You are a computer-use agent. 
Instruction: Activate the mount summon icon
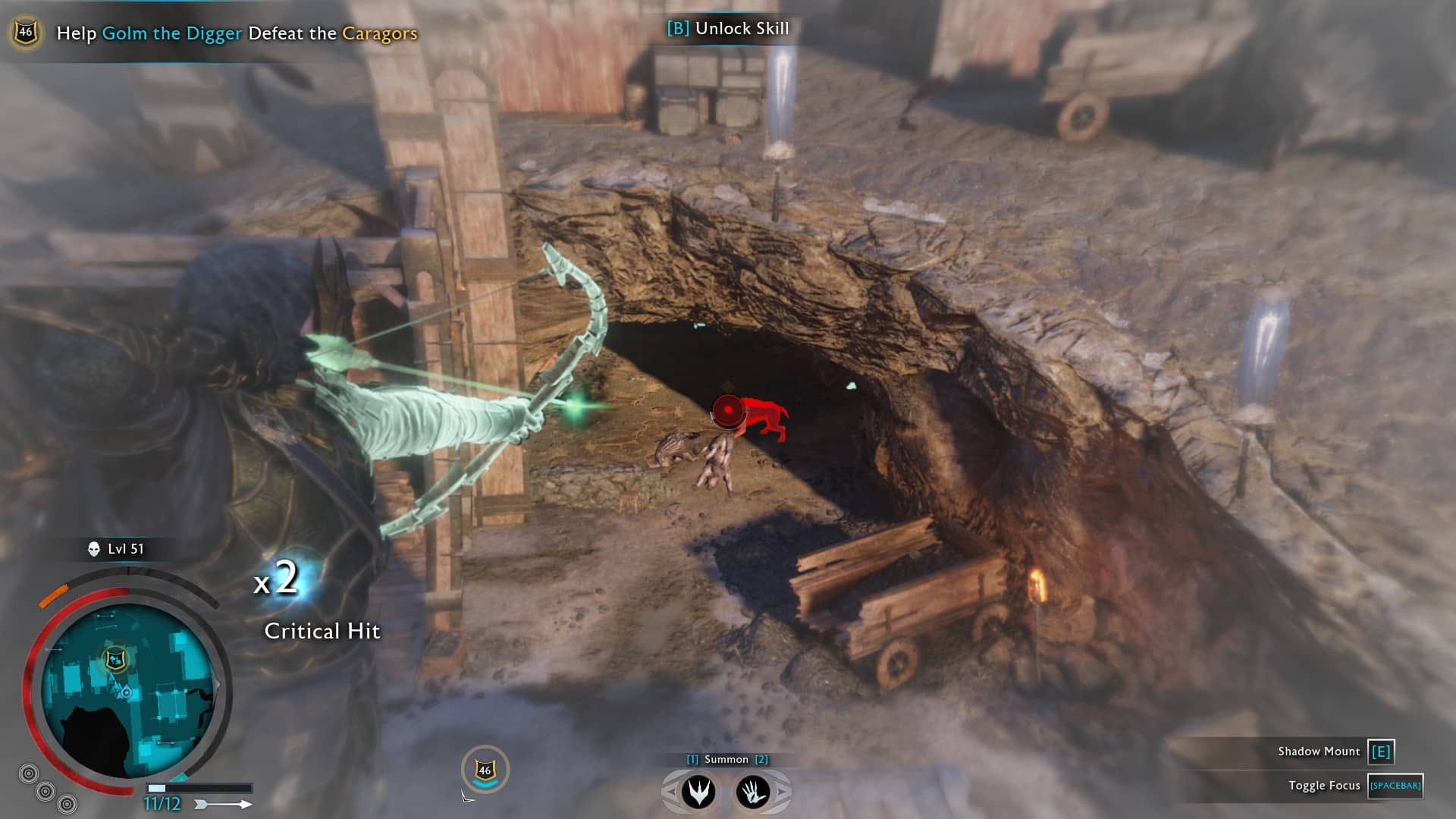pos(698,792)
